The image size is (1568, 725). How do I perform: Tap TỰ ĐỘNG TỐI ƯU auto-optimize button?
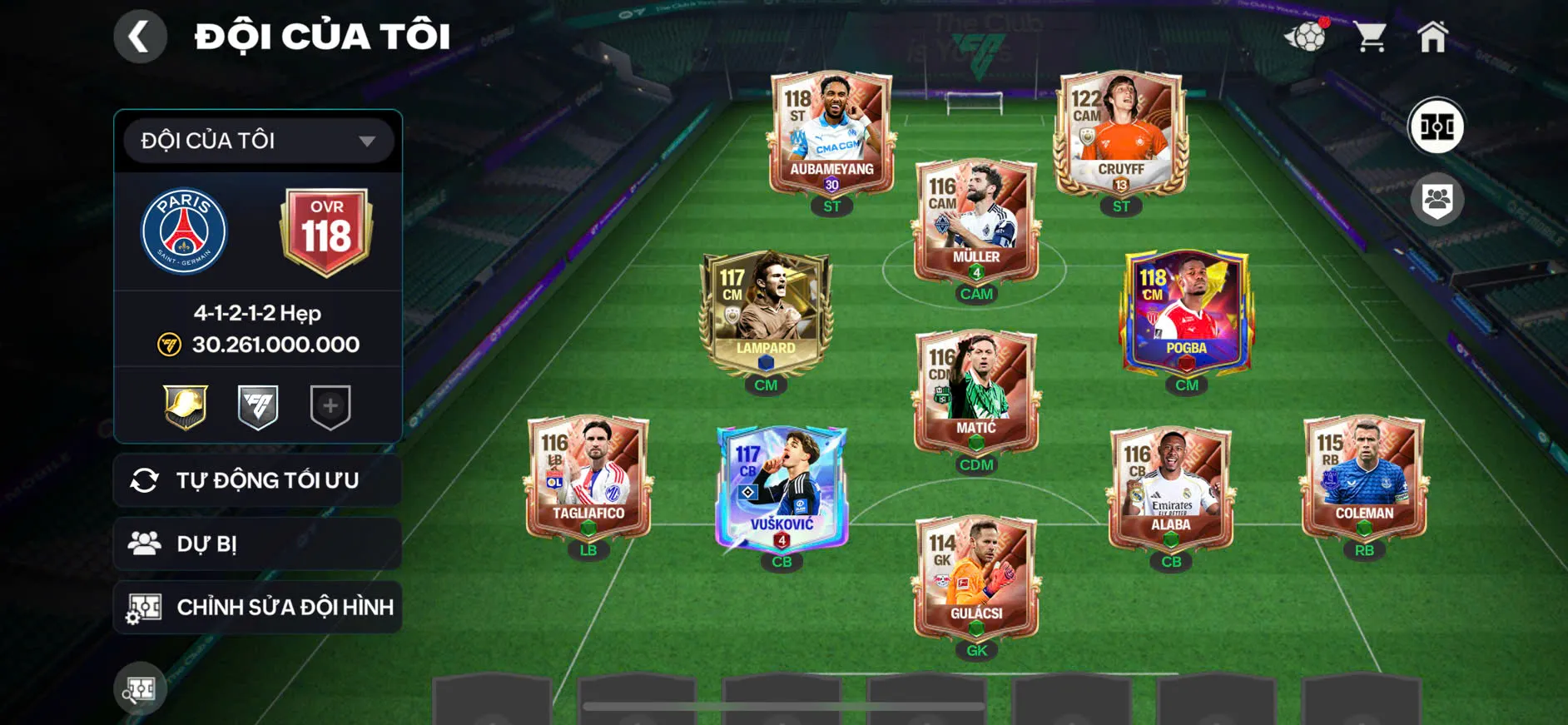[258, 480]
